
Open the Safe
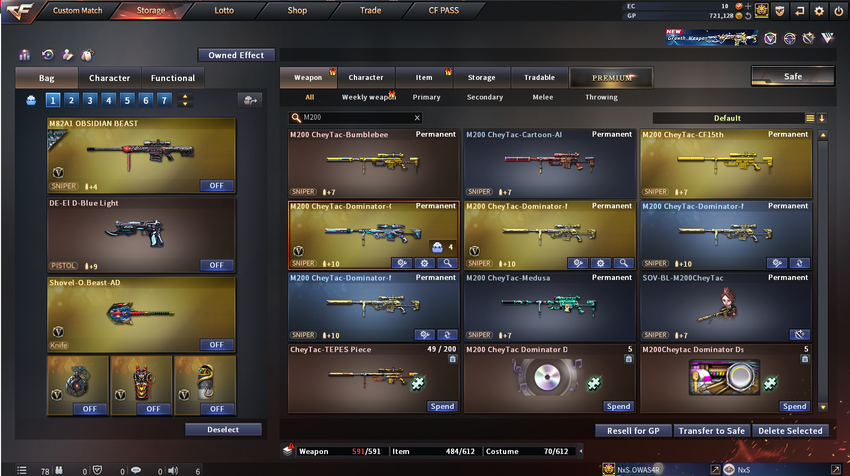[x=792, y=76]
